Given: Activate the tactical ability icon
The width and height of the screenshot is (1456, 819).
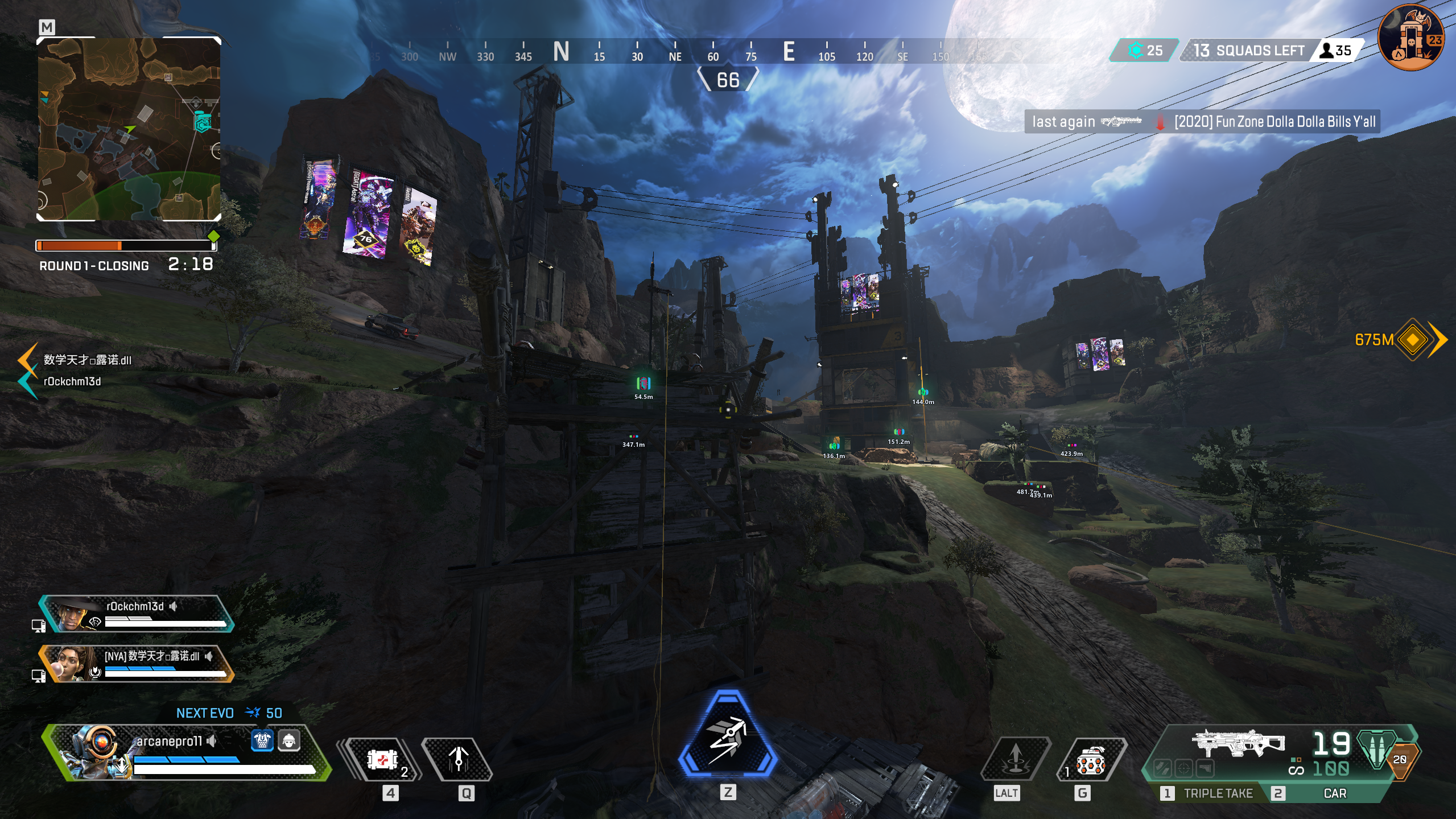Looking at the screenshot, I should click(x=458, y=759).
